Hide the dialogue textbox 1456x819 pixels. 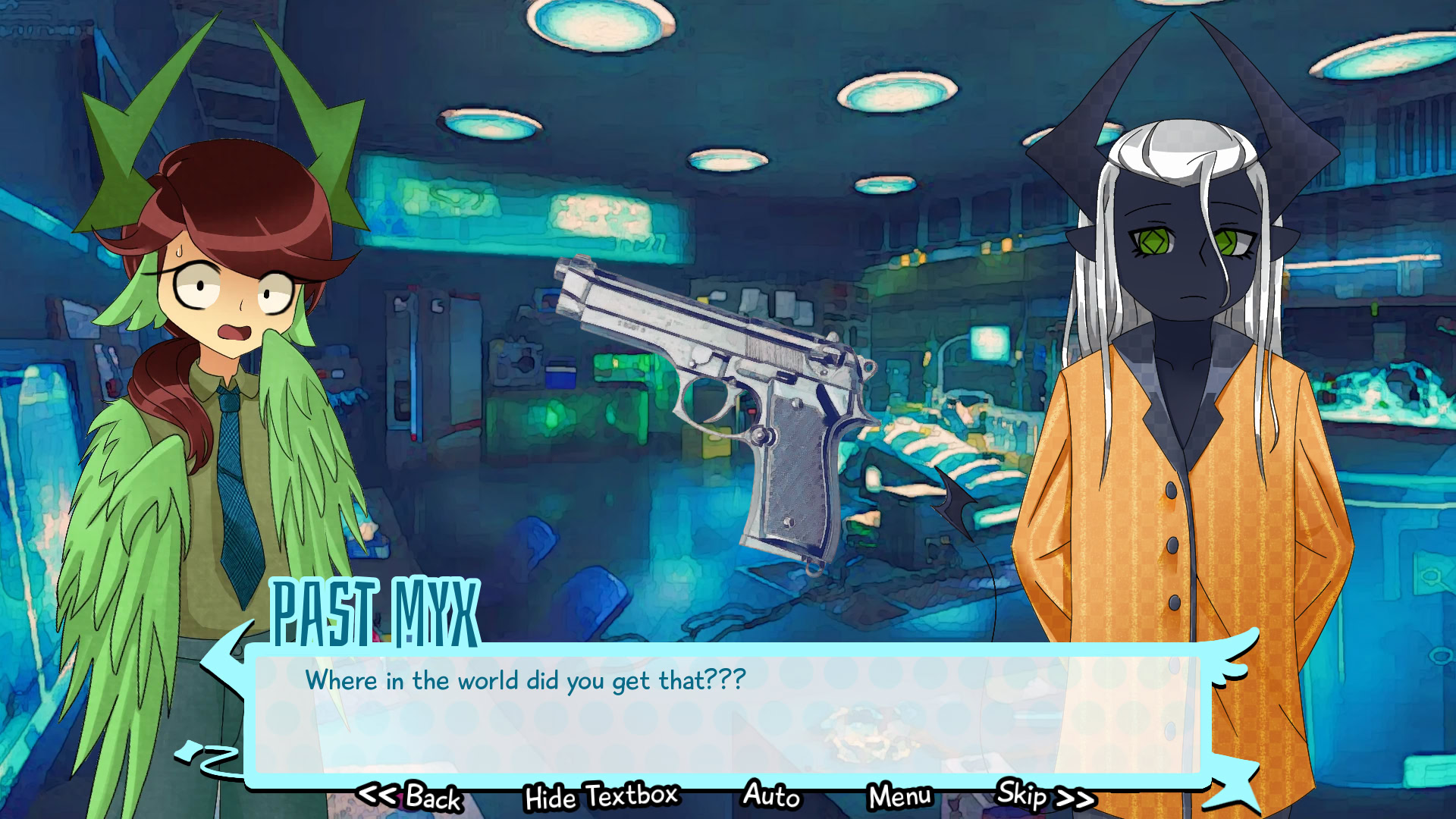[x=601, y=797]
